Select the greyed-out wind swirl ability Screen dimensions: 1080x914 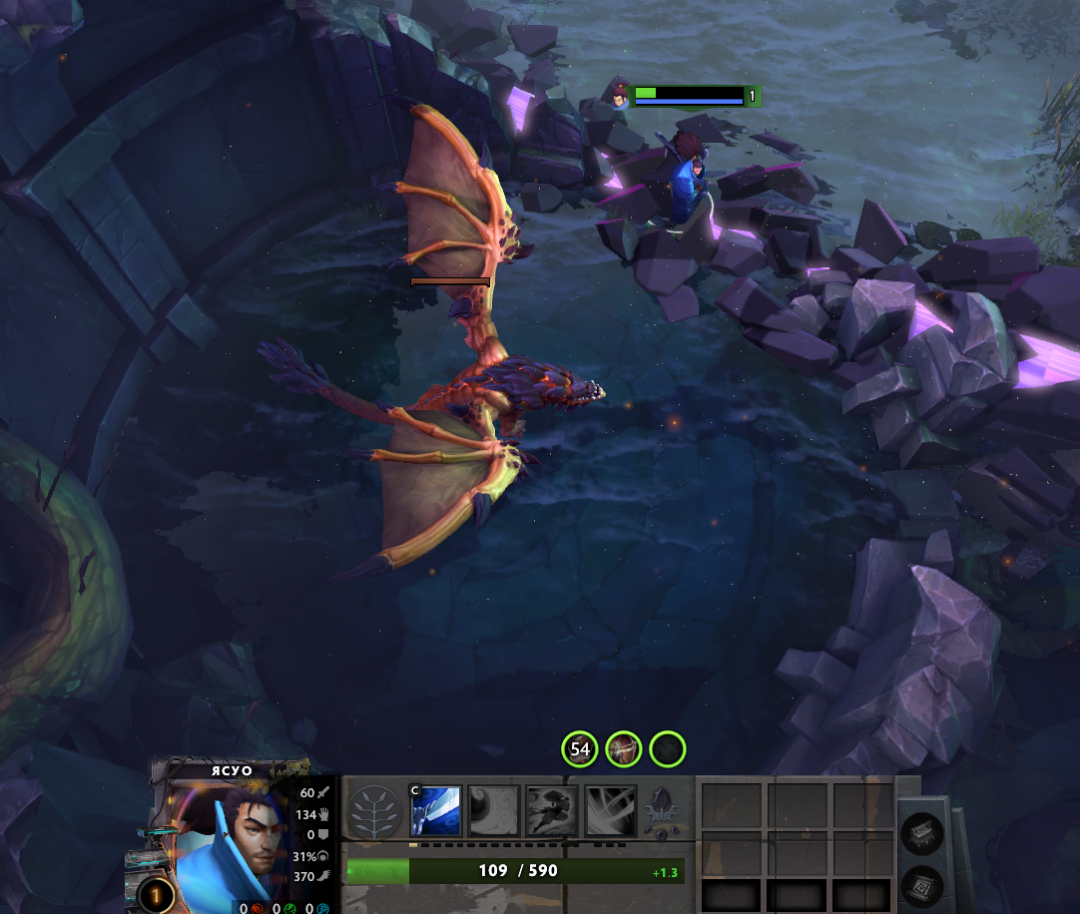pos(495,810)
